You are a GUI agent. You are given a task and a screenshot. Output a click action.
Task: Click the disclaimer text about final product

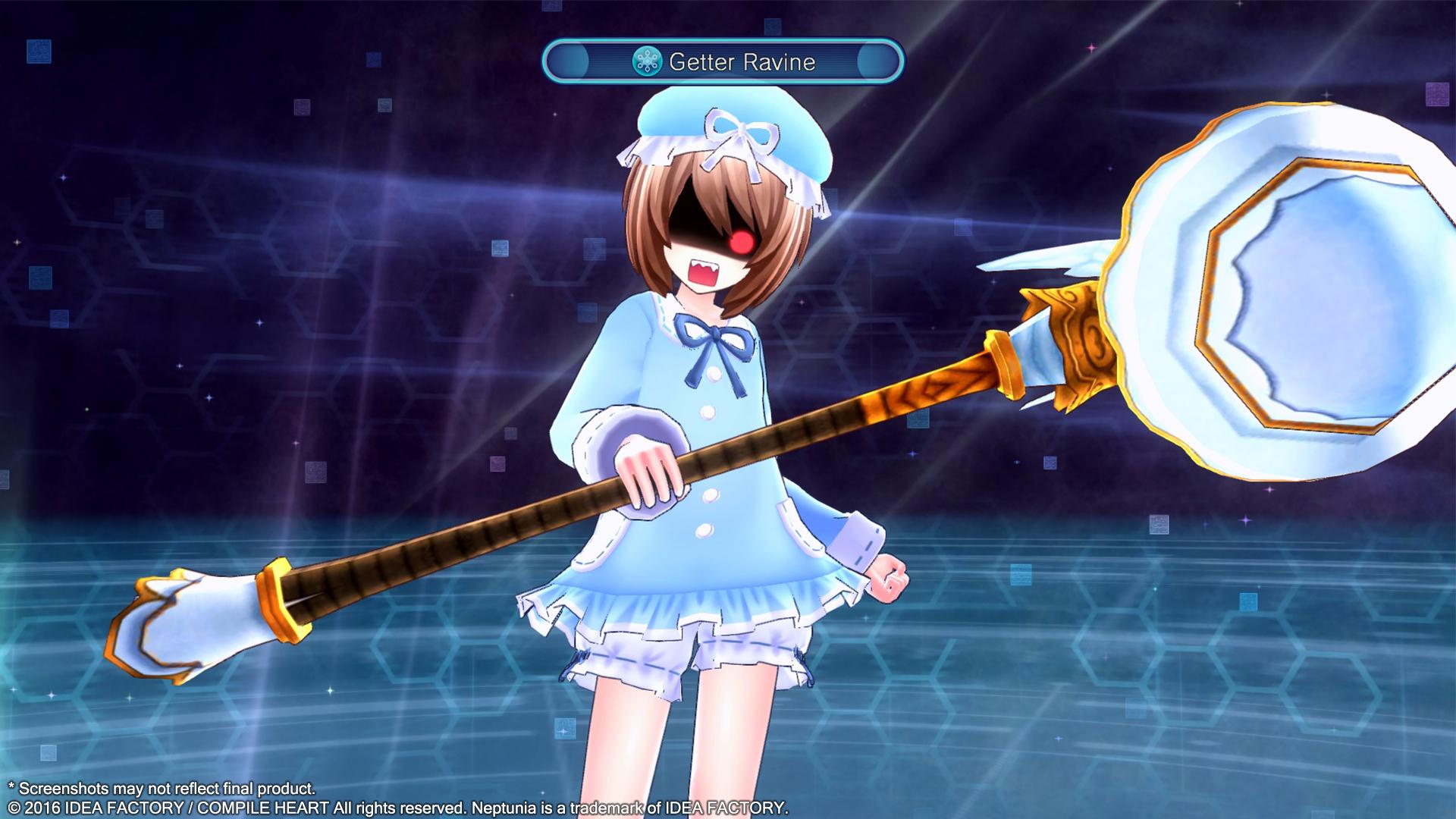(x=163, y=789)
